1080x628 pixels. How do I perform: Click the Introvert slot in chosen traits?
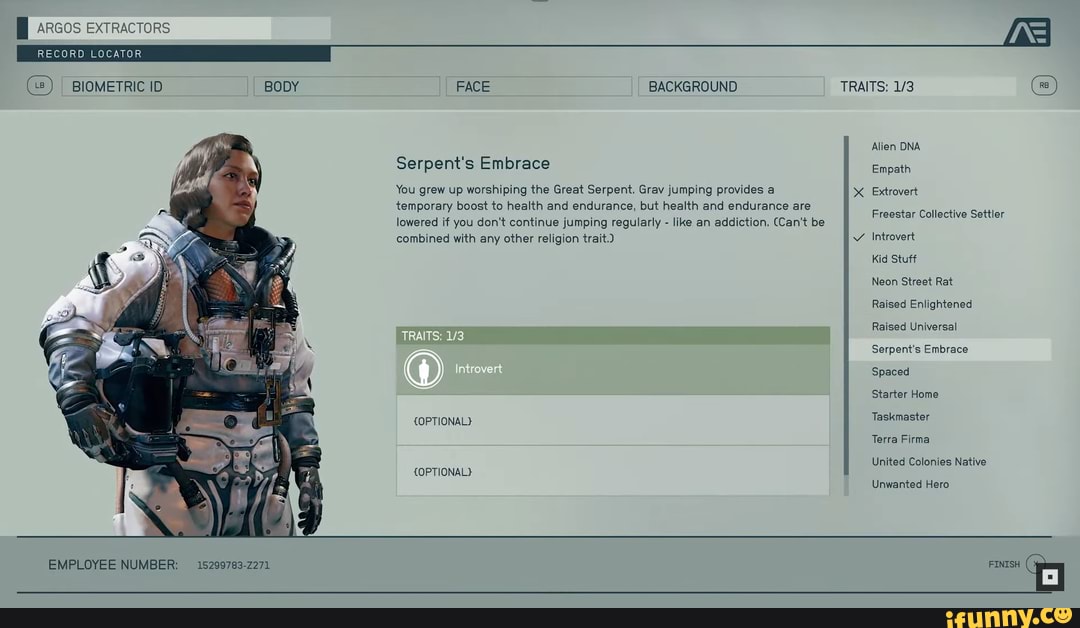(x=612, y=369)
